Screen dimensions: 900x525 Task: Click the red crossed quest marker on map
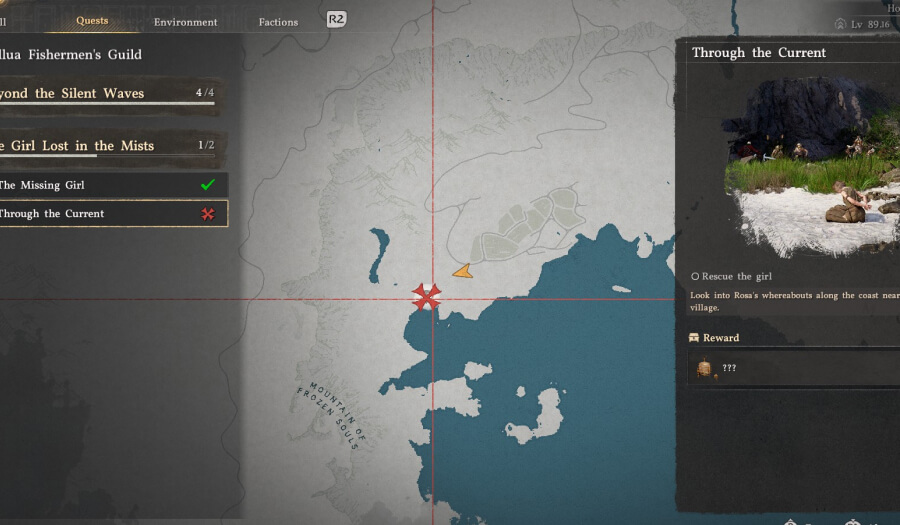click(x=428, y=296)
